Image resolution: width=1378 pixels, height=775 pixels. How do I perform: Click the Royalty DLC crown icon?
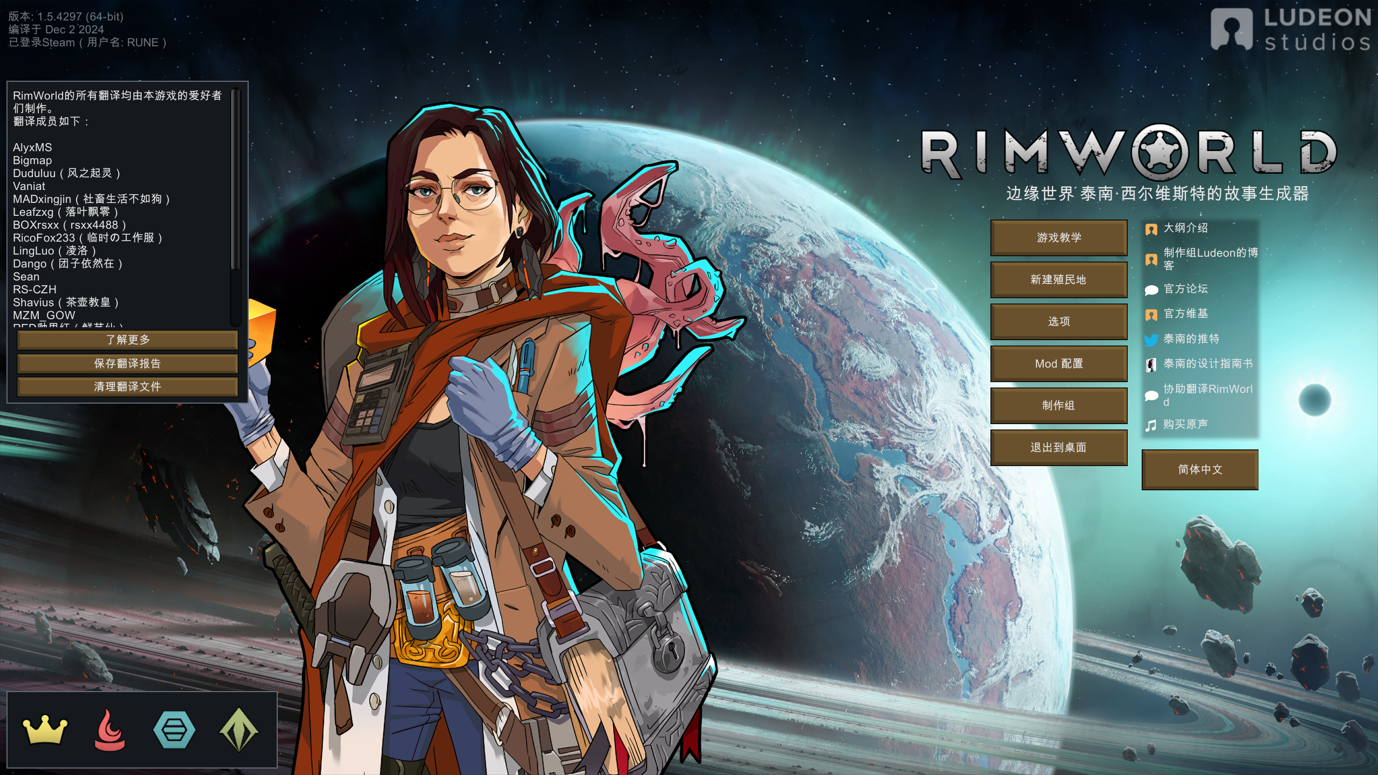point(46,730)
